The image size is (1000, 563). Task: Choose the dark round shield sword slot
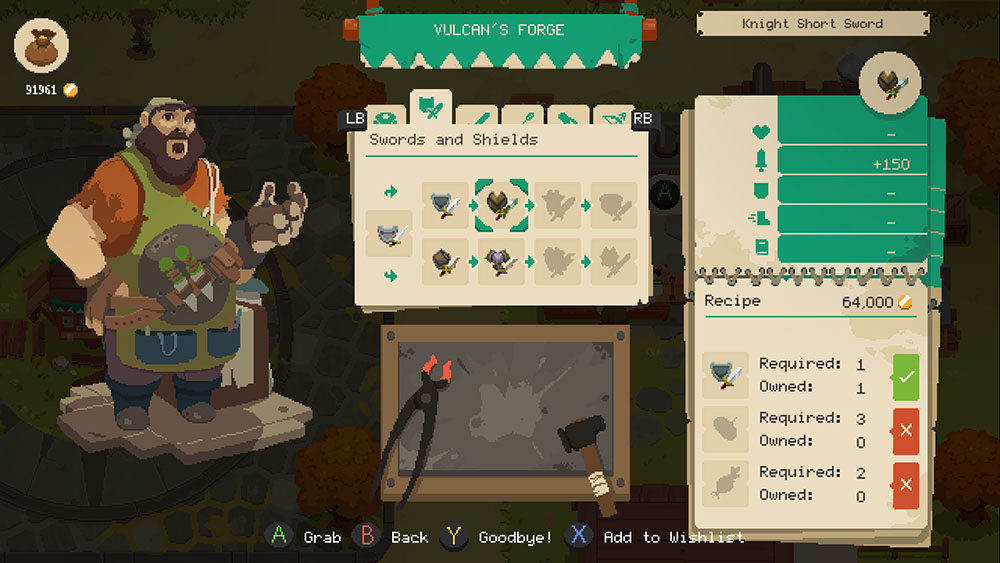coord(446,263)
